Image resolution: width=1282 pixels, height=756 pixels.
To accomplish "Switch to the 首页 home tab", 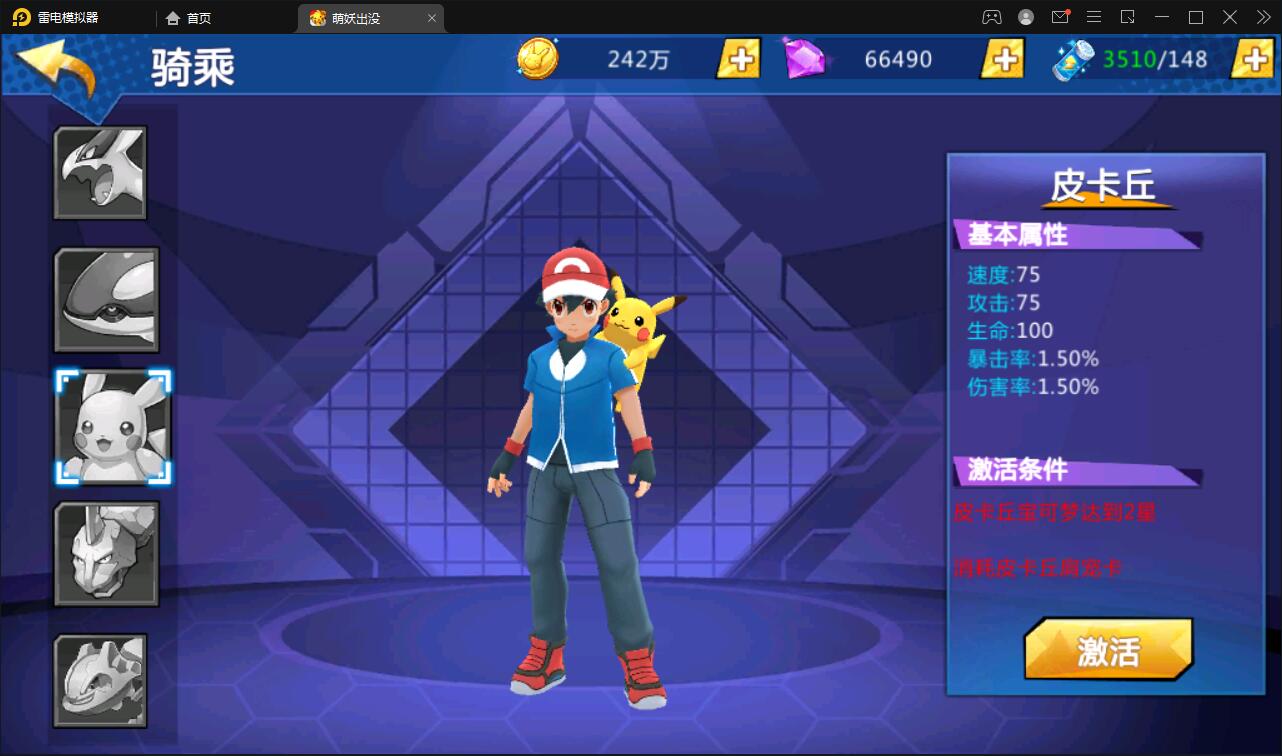I will pos(189,18).
